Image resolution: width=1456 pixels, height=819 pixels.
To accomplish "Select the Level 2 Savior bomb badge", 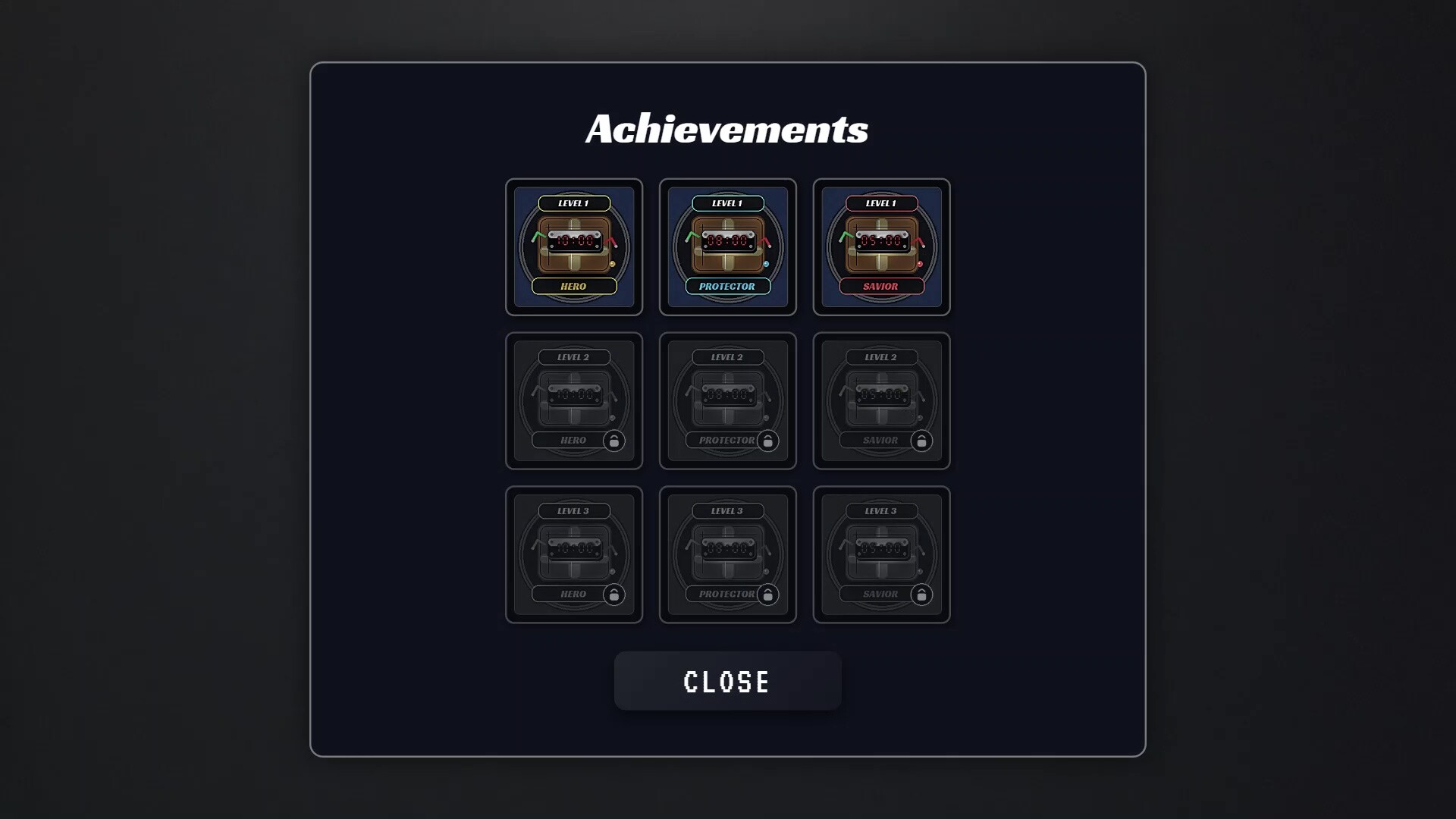I will coord(880,401).
